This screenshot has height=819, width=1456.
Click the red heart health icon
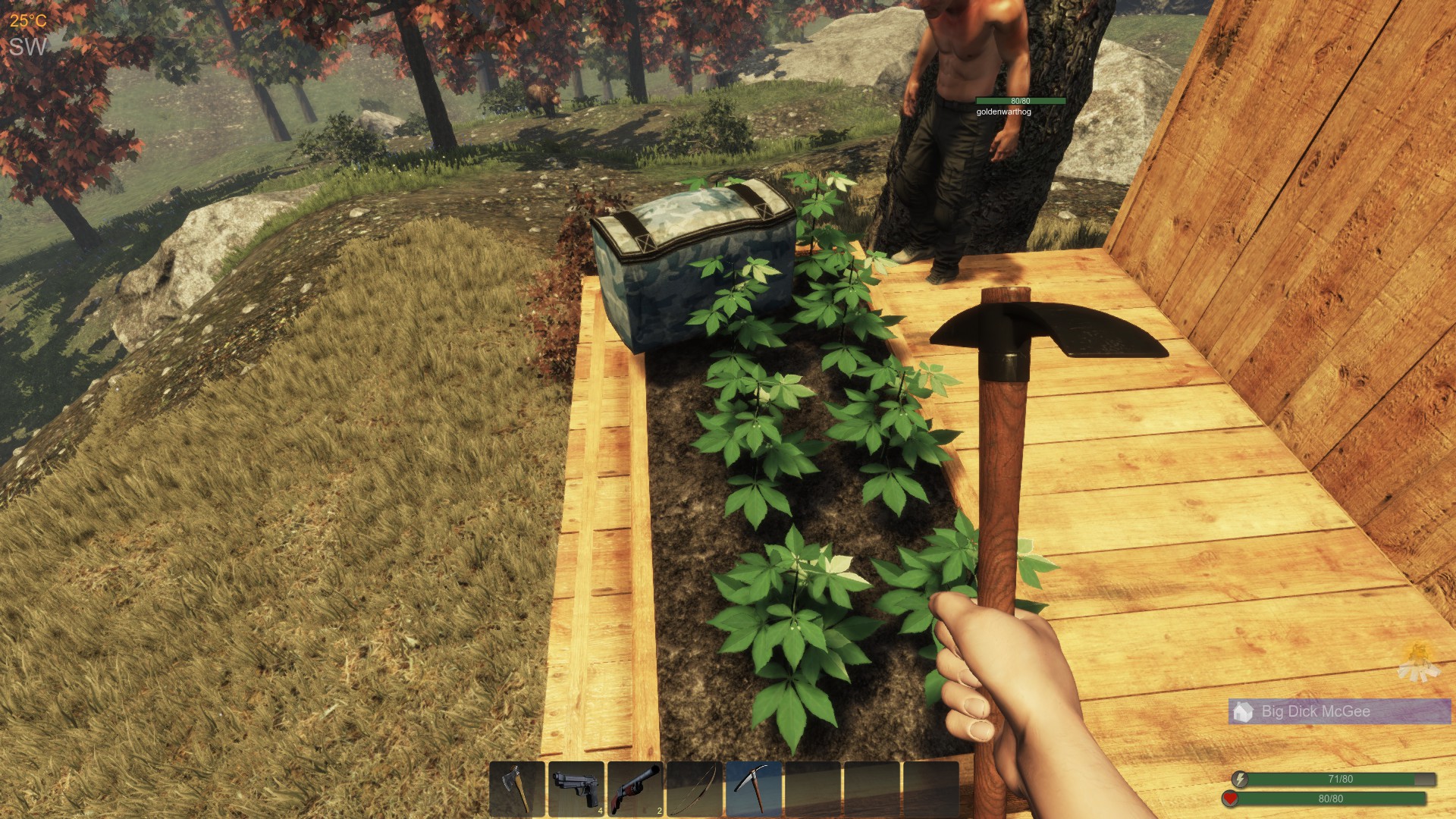(x=1229, y=799)
